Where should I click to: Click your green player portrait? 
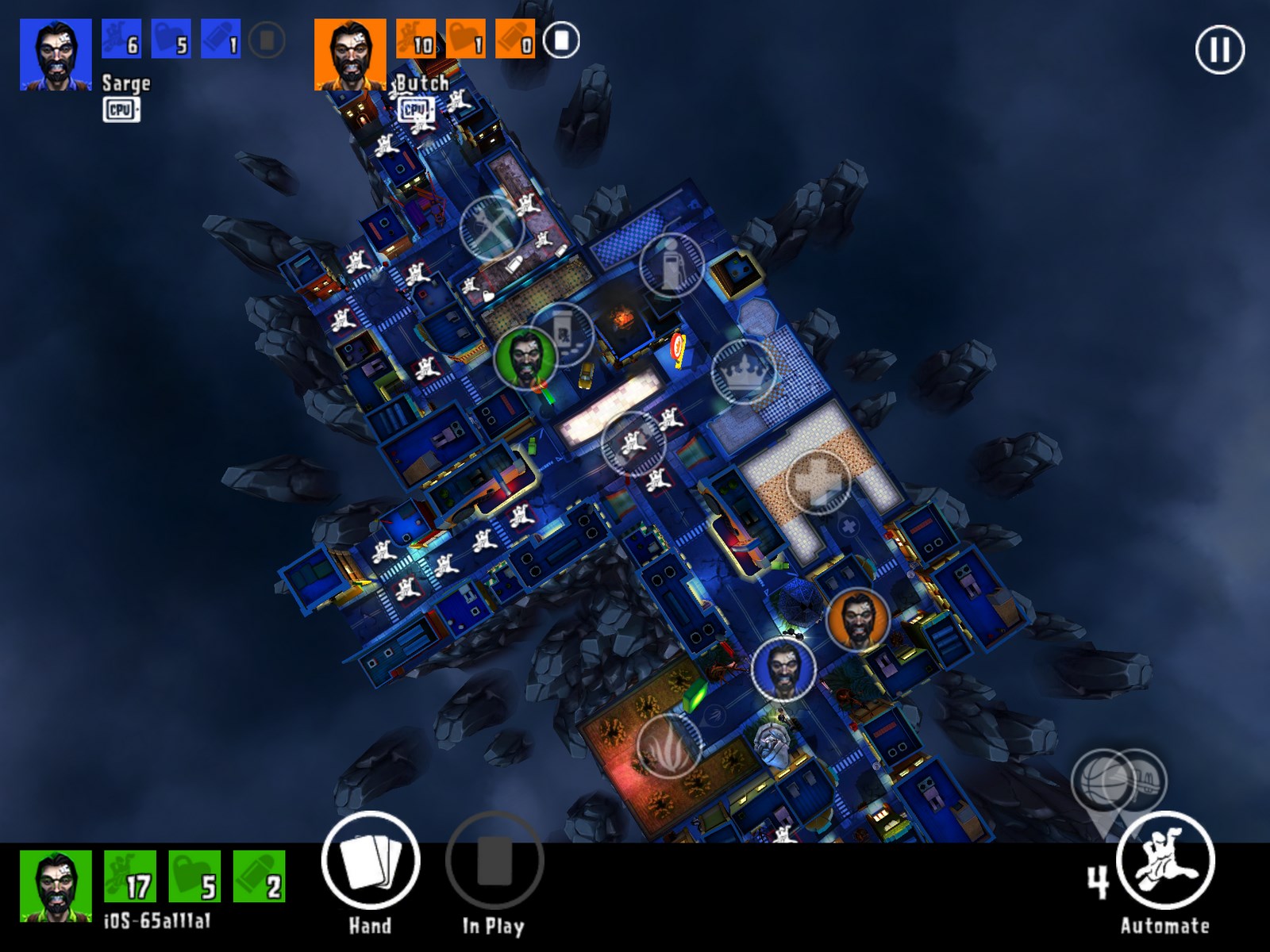coord(56,885)
